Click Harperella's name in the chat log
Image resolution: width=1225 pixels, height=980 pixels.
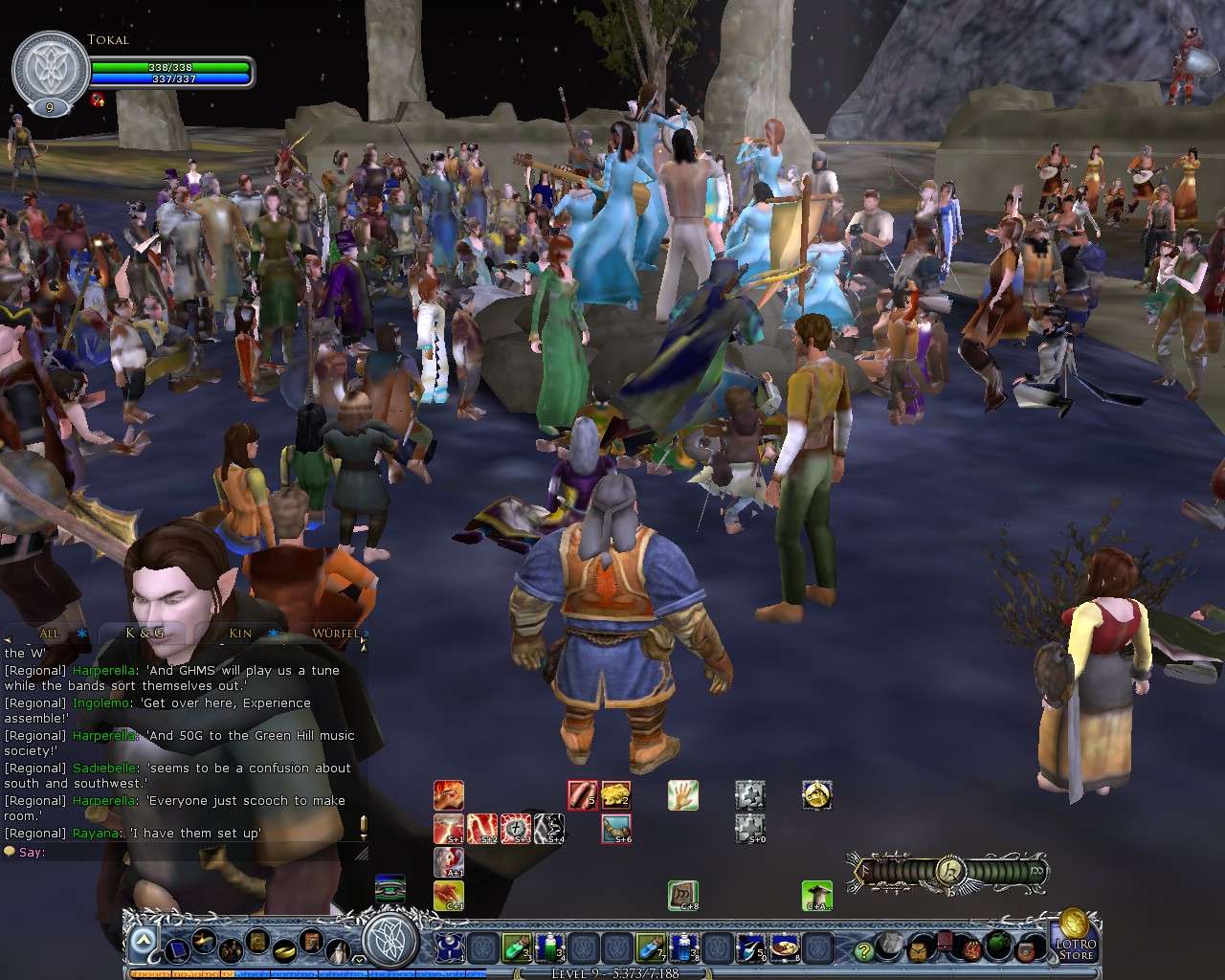coord(103,670)
